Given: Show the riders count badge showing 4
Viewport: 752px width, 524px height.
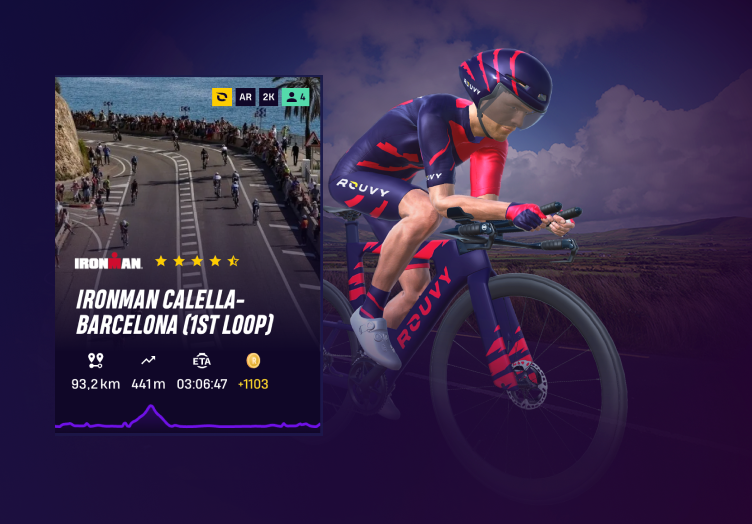Looking at the screenshot, I should tap(295, 97).
